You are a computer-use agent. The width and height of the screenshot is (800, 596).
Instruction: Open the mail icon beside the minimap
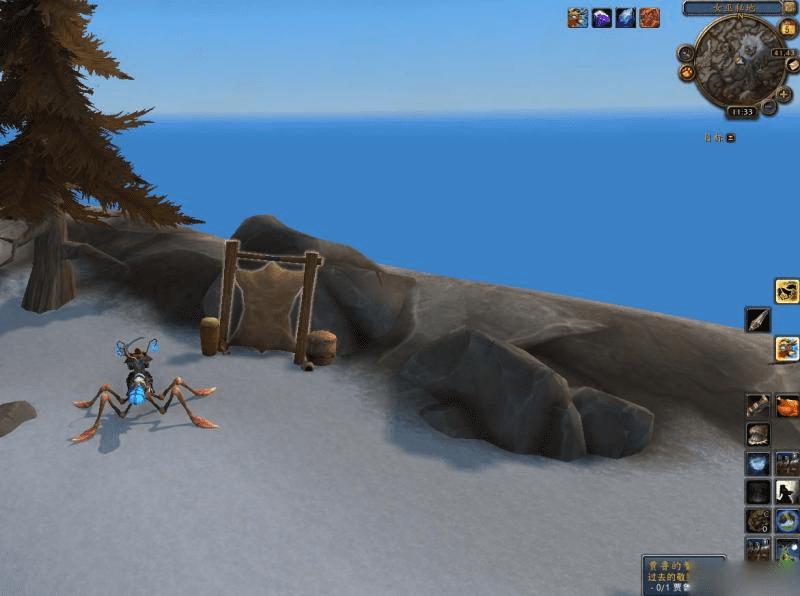click(x=792, y=66)
